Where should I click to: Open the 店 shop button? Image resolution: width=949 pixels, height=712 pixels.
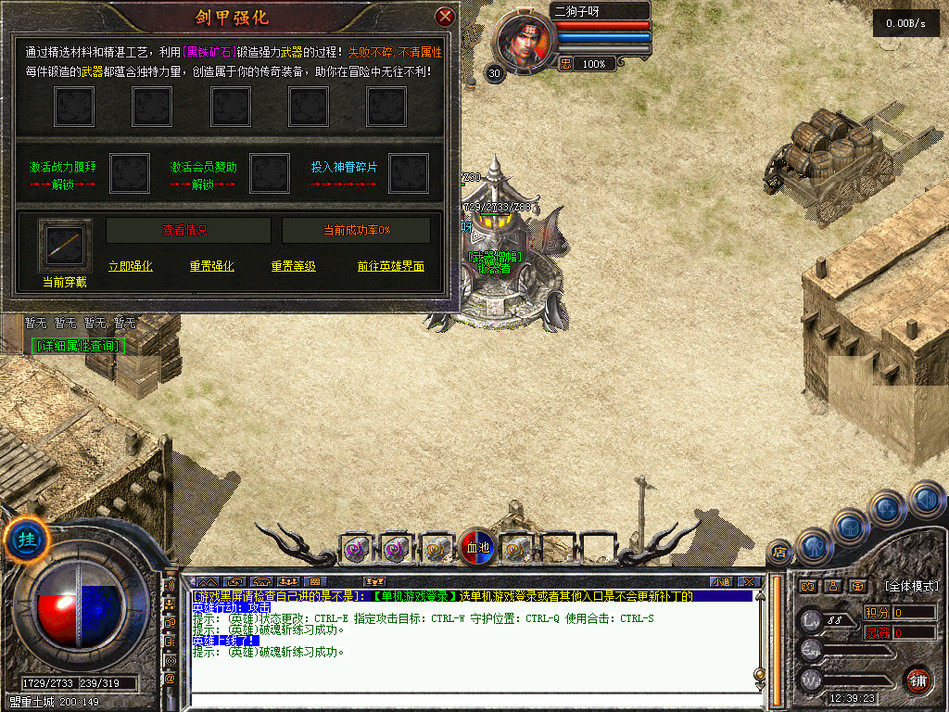pos(779,551)
